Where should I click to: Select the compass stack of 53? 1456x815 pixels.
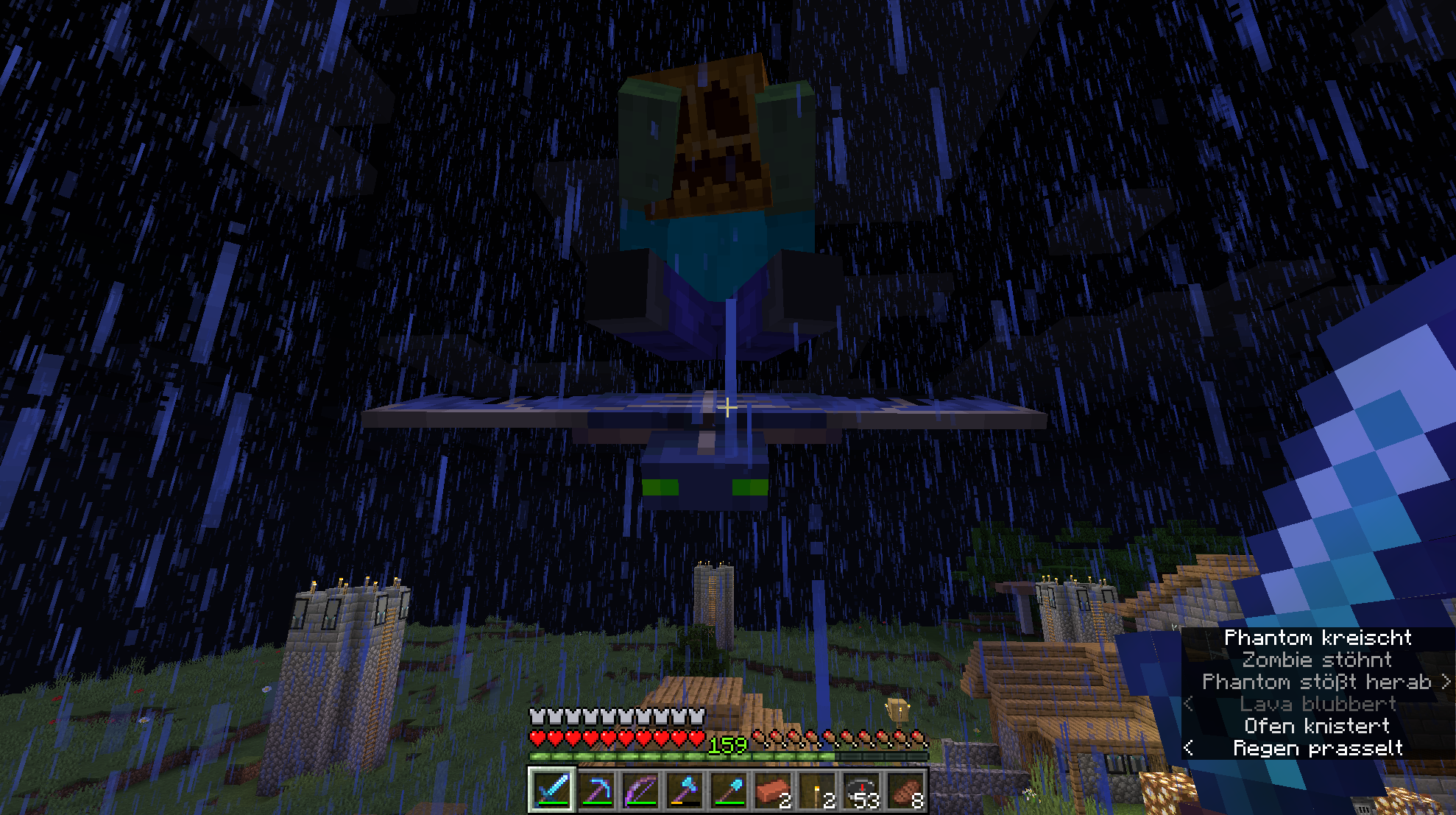[861, 791]
